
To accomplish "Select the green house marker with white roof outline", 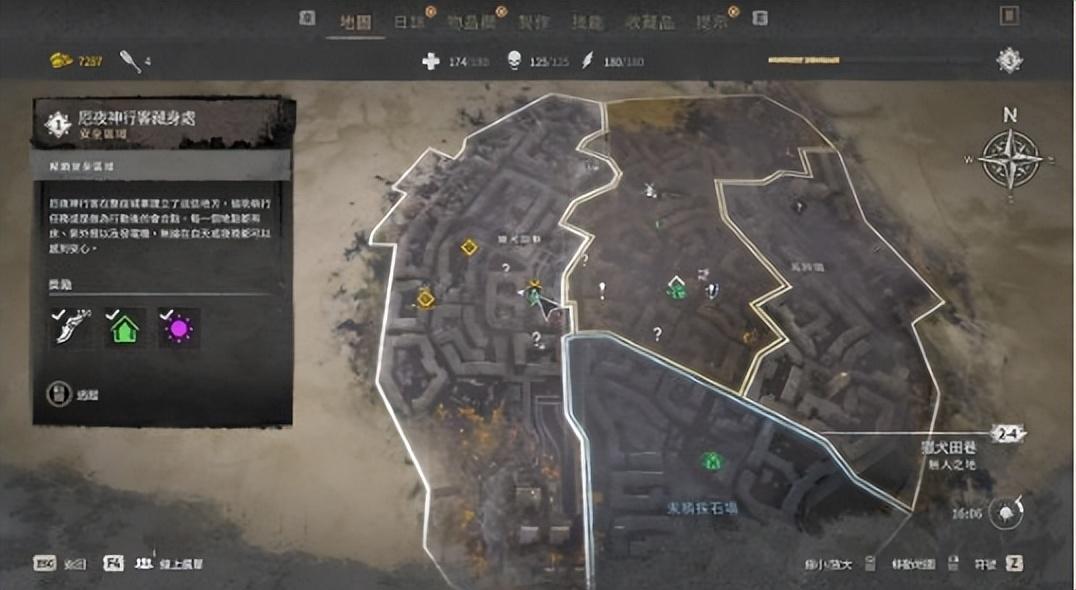I will point(677,289).
